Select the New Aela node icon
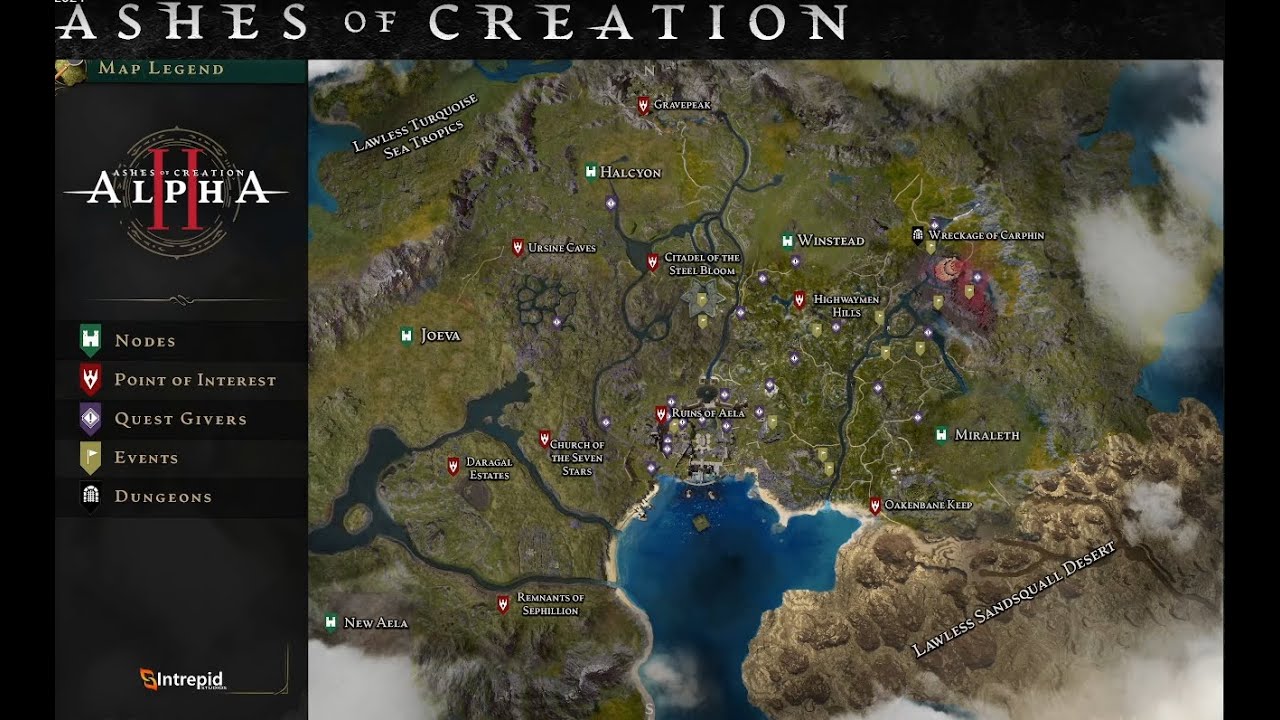The width and height of the screenshot is (1280, 720). [x=330, y=621]
